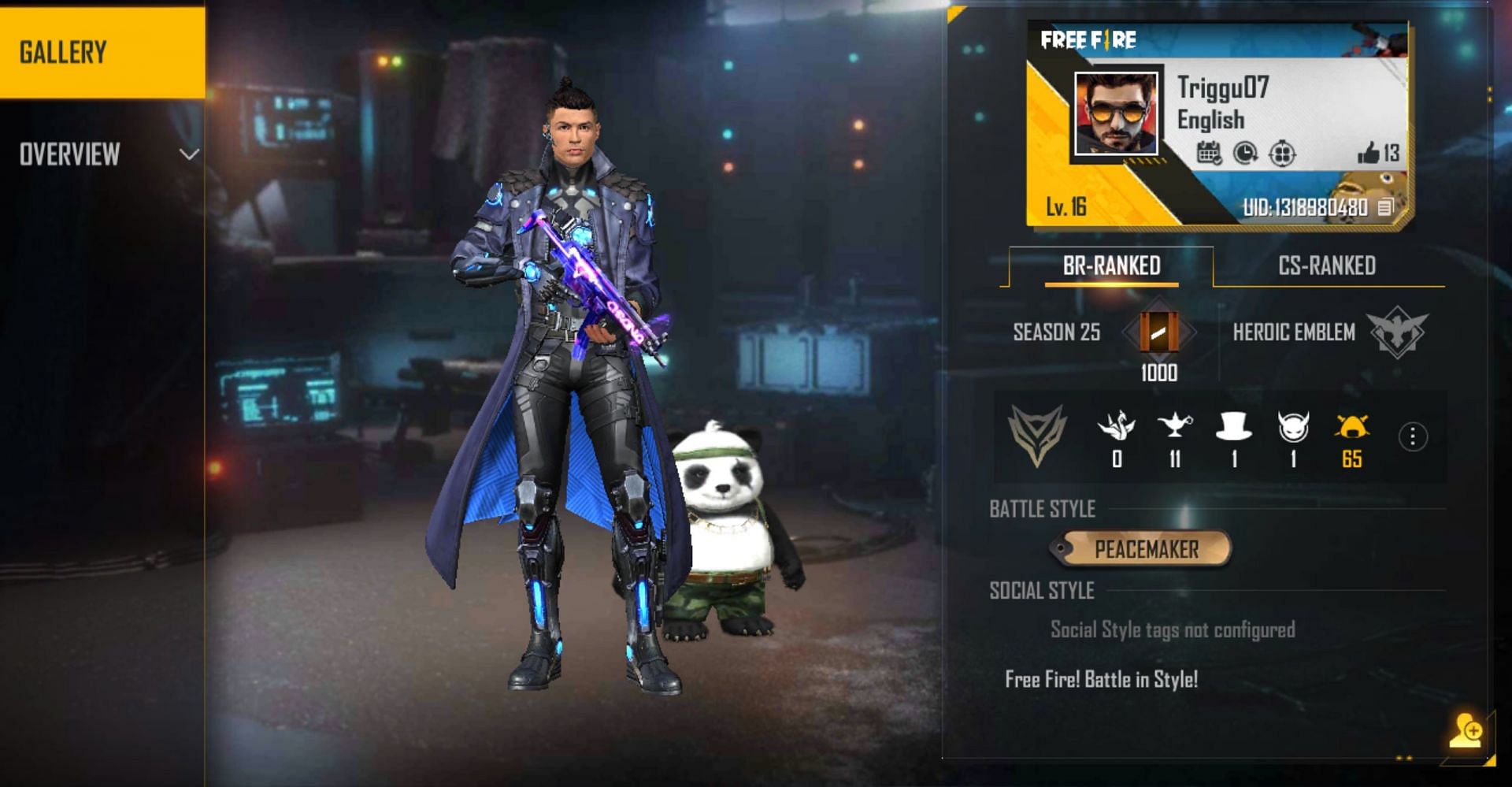Copy the UID with the copy icon
The width and height of the screenshot is (1512, 787).
coord(1385,207)
